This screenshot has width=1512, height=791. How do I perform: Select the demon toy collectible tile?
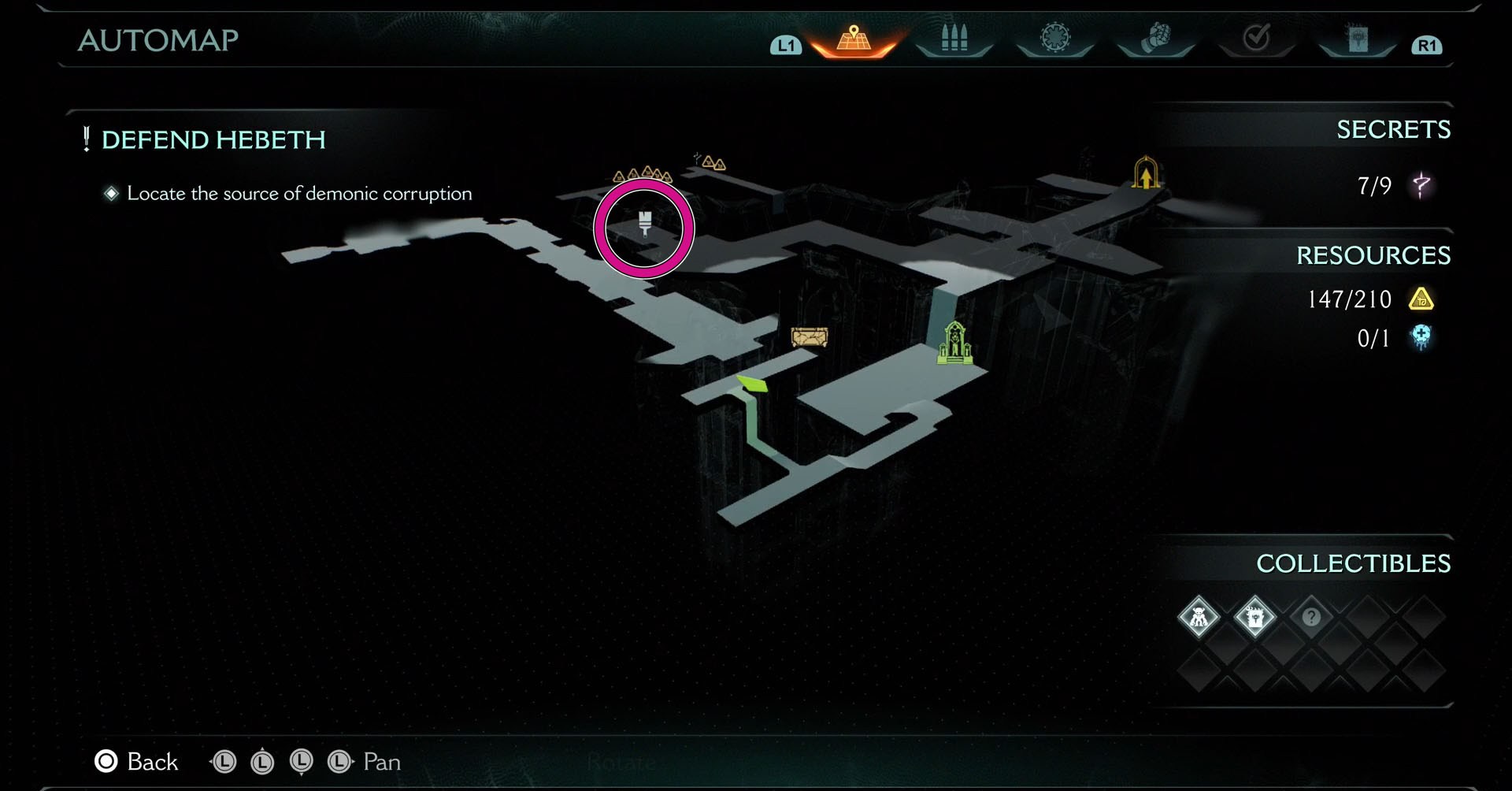tap(1198, 617)
